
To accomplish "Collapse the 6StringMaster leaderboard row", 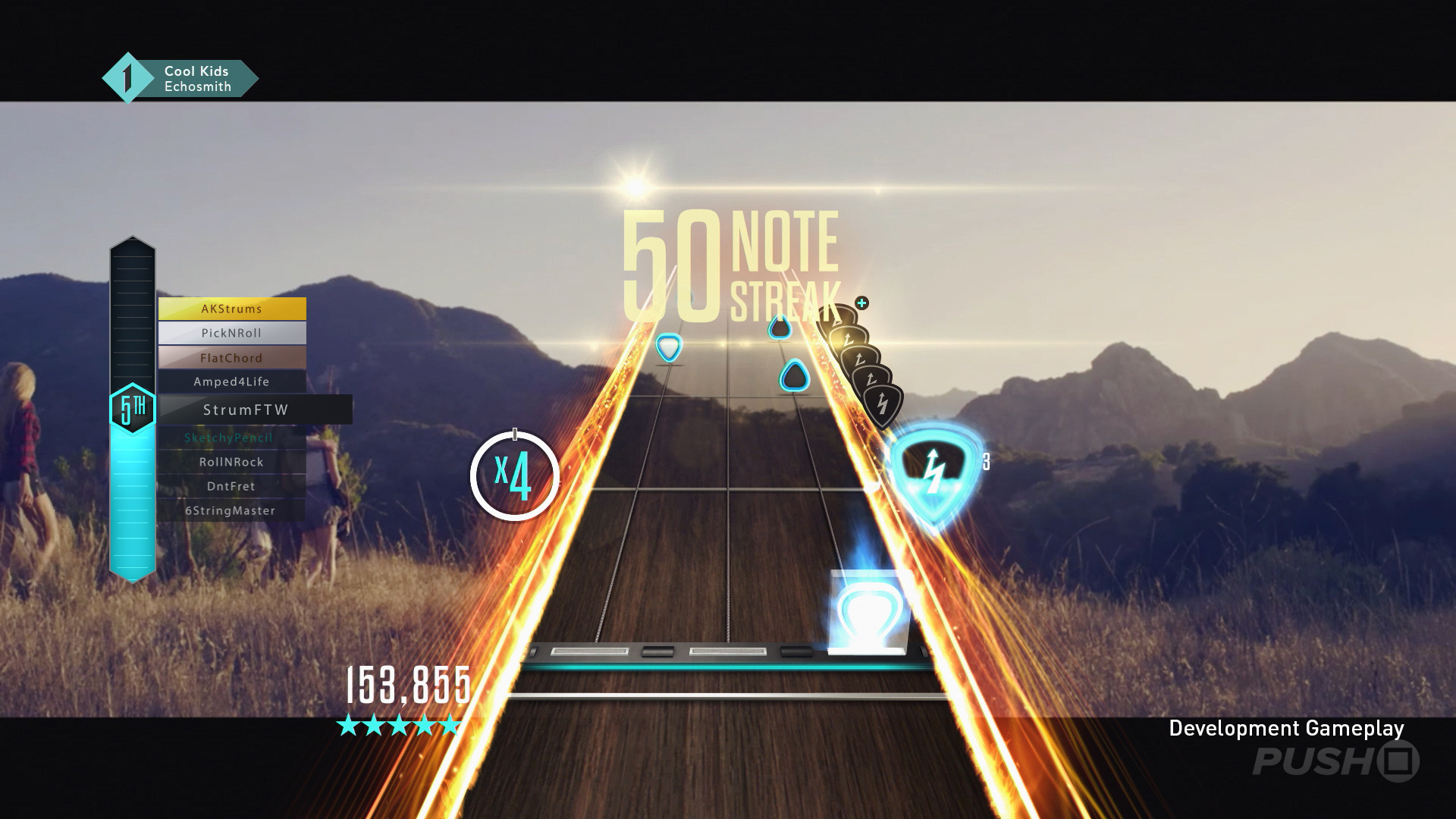I will click(x=231, y=510).
